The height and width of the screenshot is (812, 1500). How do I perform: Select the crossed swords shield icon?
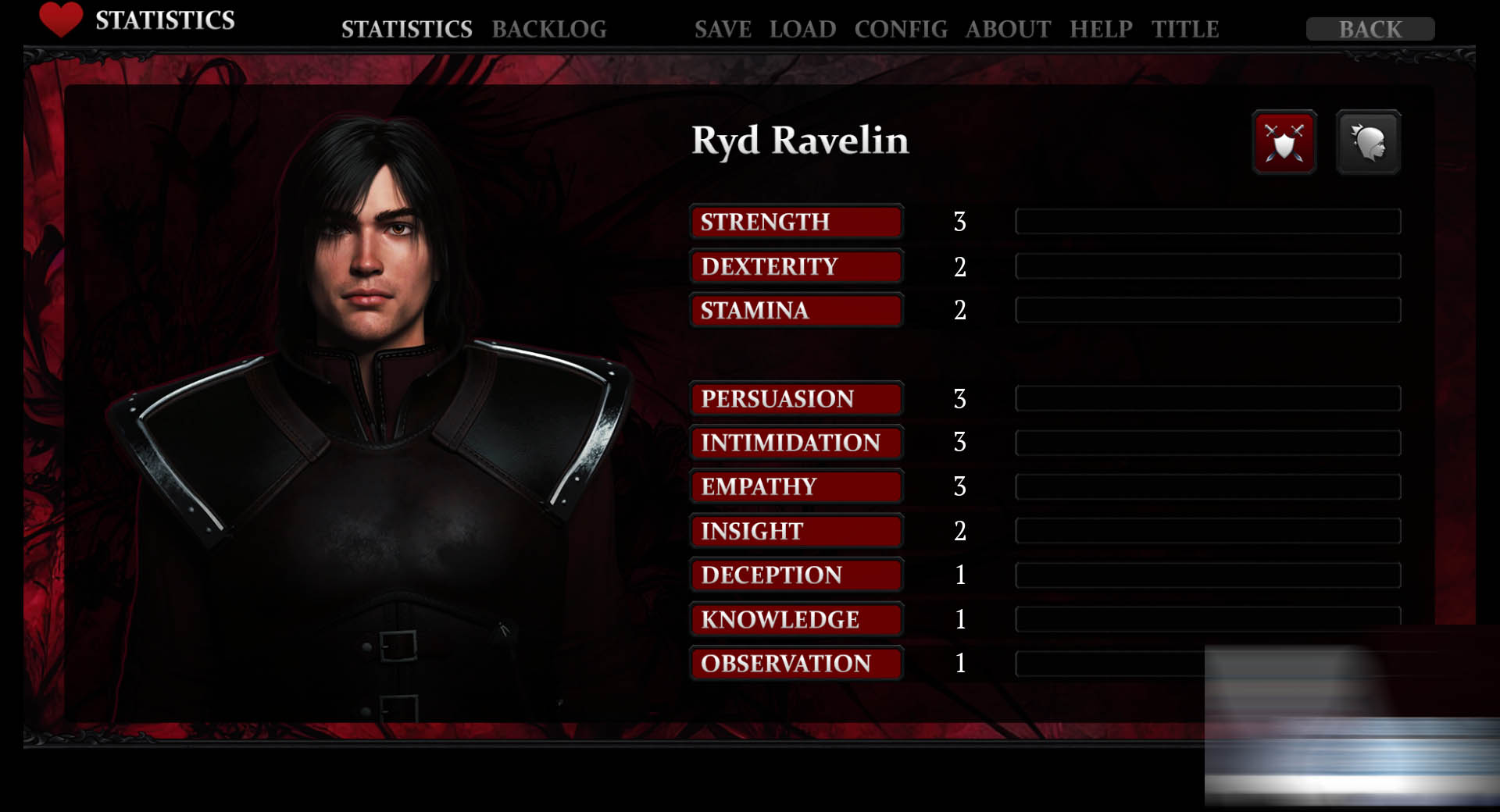tap(1284, 142)
